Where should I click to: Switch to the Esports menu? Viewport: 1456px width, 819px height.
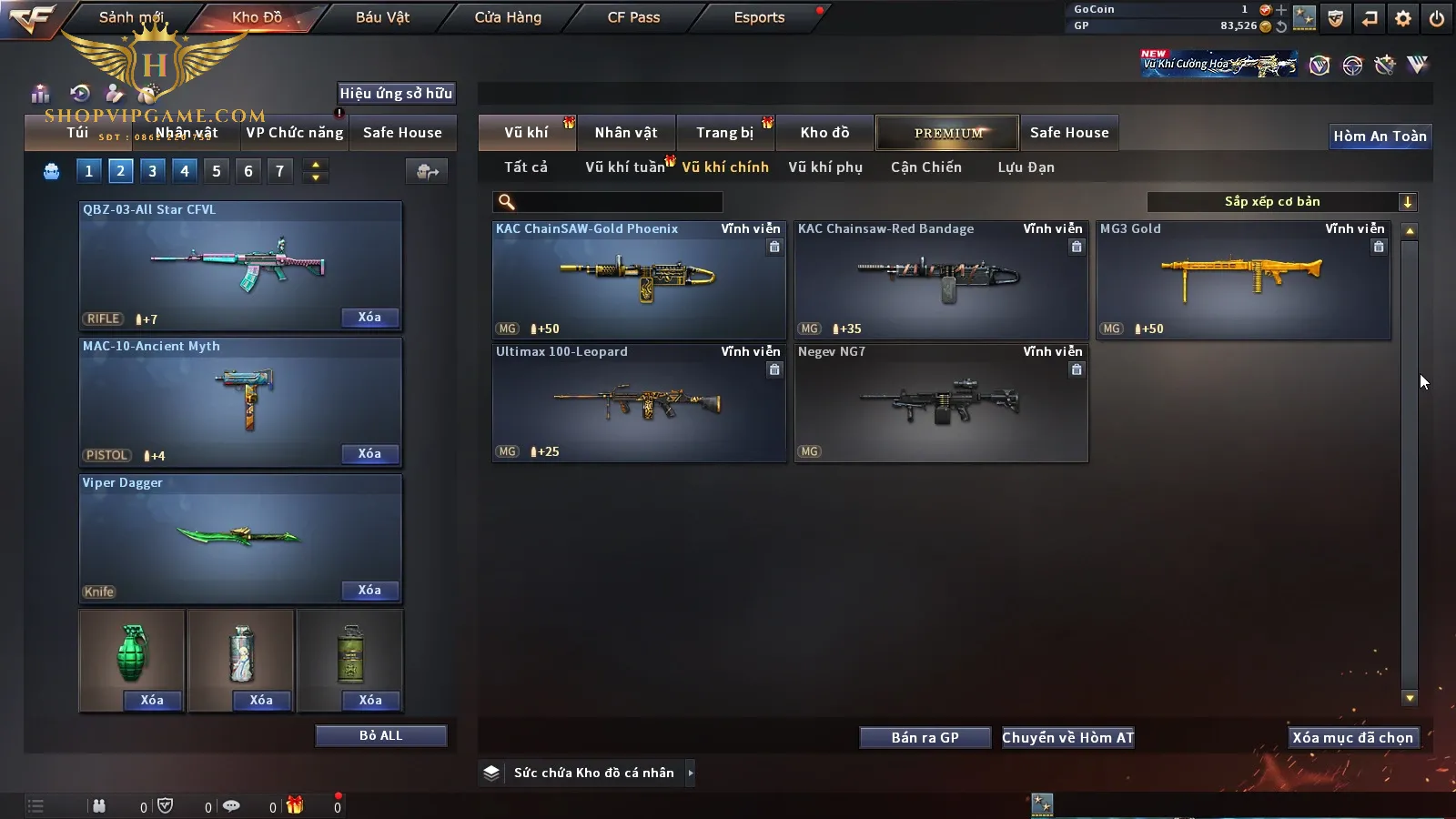click(759, 17)
